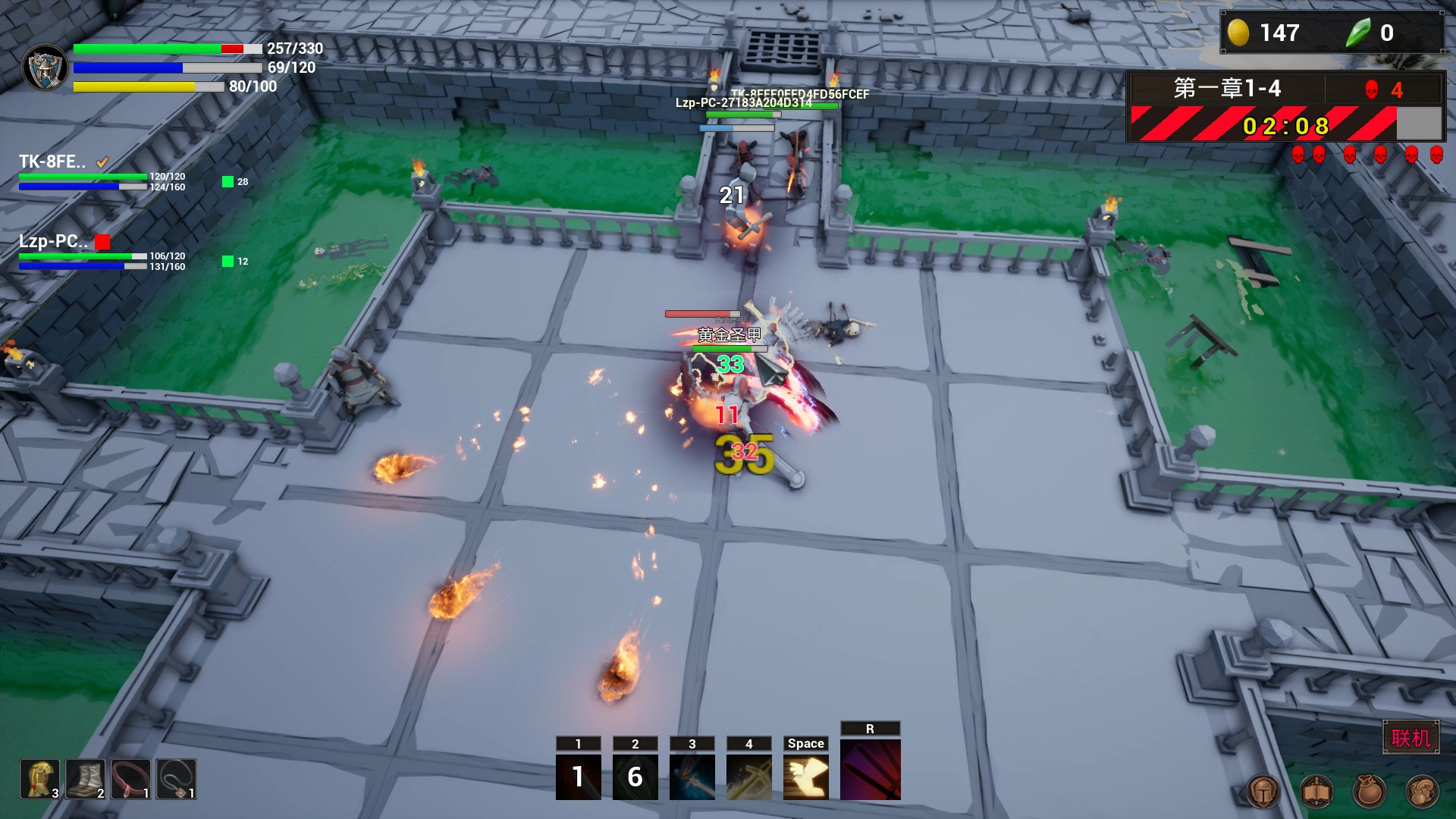Use the golden cross sword skill in slot 4

[x=749, y=775]
